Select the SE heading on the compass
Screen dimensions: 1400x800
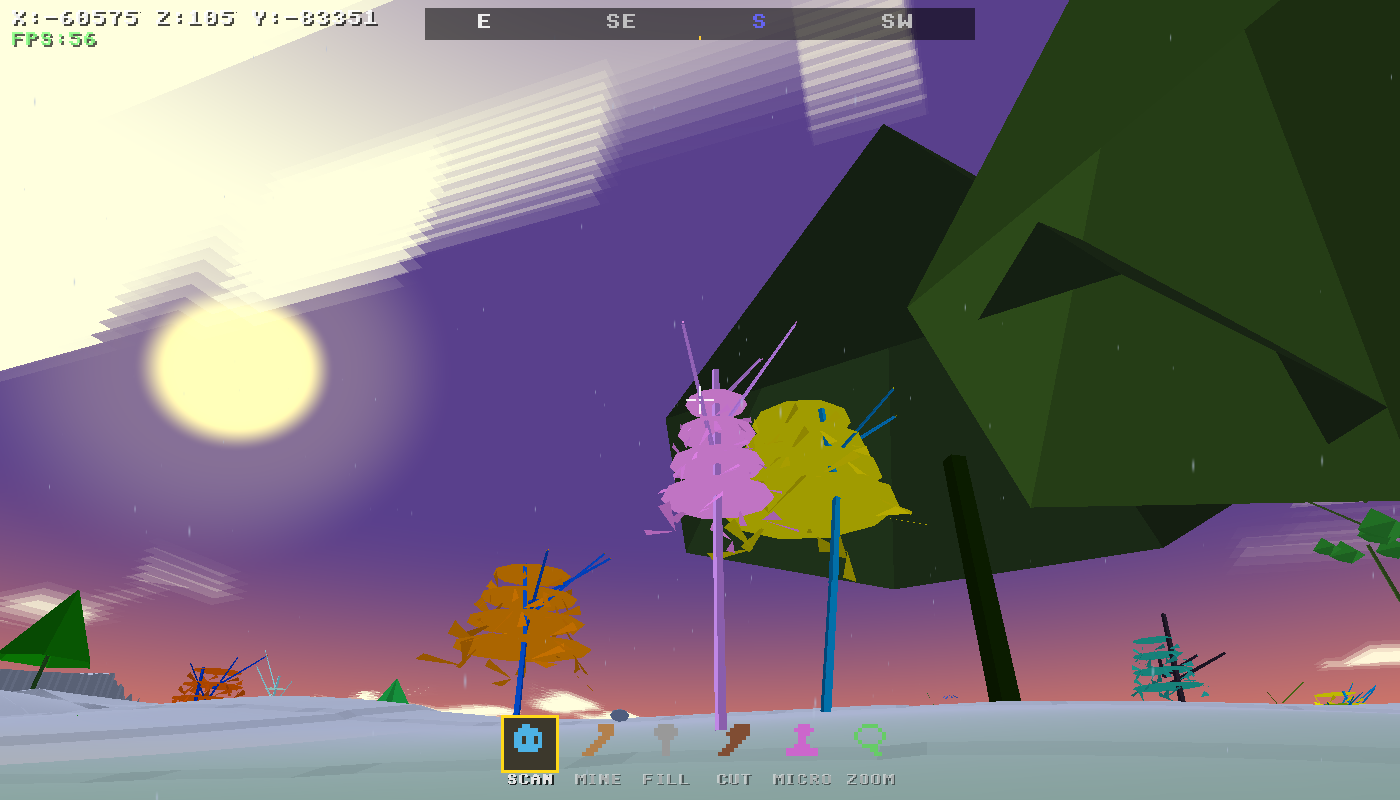(621, 22)
